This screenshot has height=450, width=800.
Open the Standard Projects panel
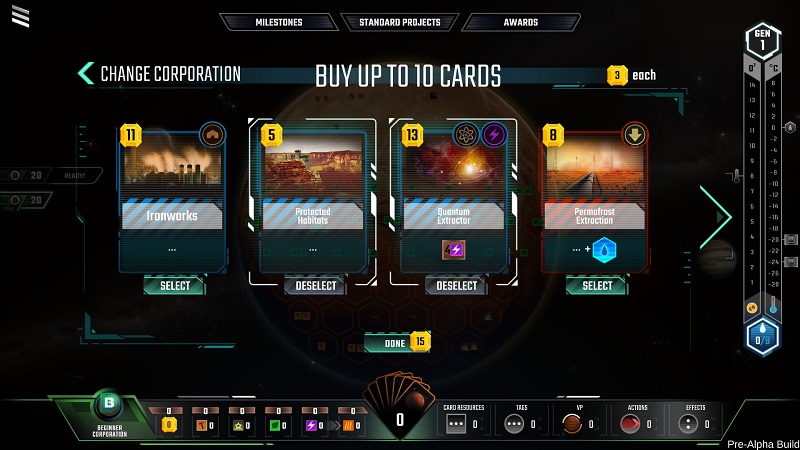(399, 22)
